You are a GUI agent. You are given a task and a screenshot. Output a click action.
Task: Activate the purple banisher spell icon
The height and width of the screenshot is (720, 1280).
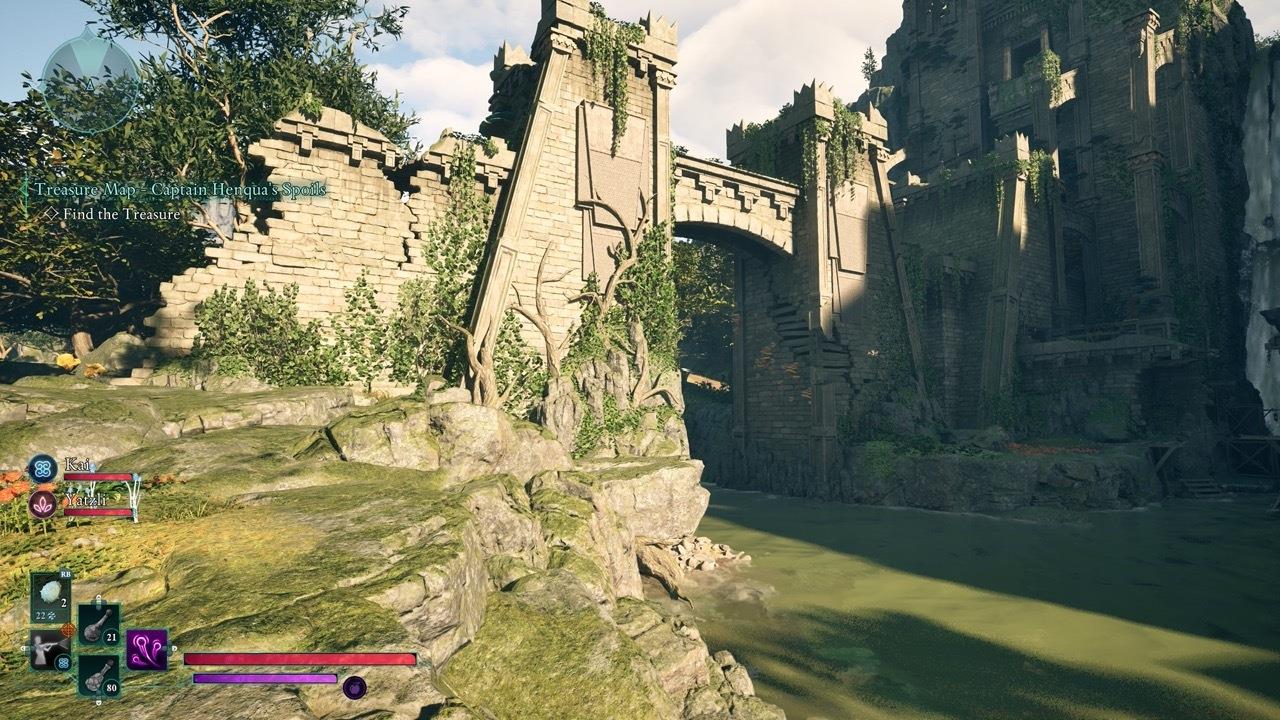[146, 650]
